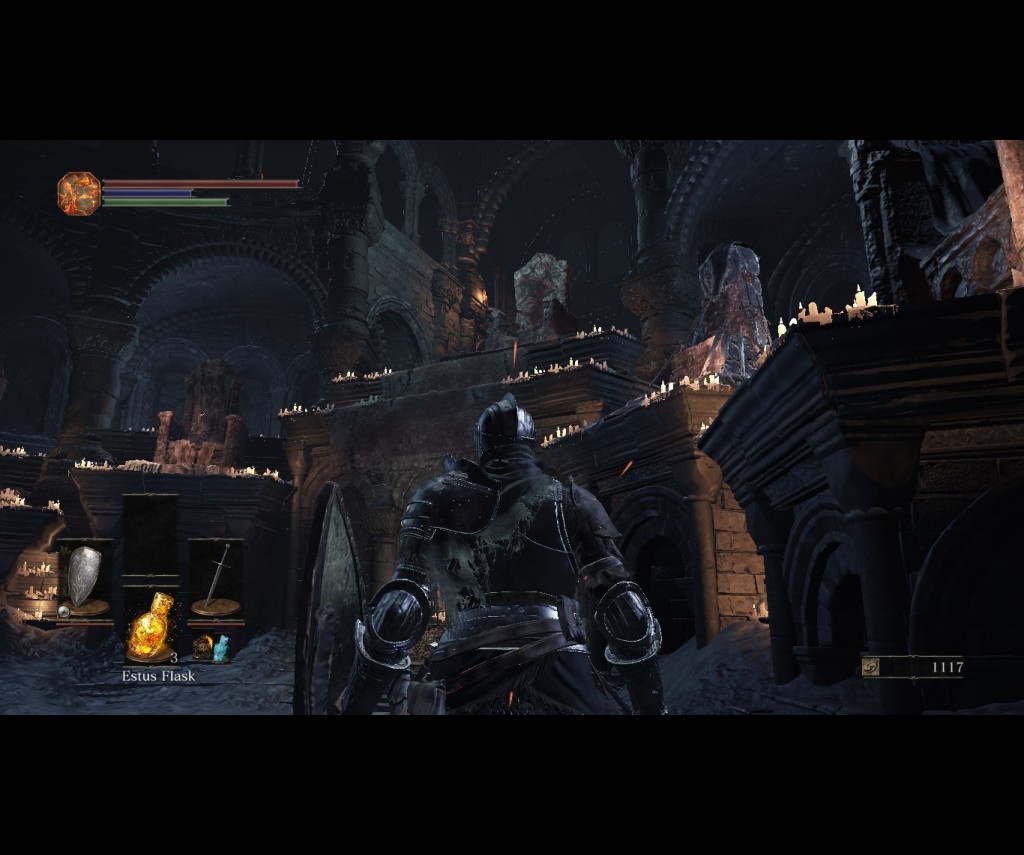Pick the blue Ashen Estus Flask icon

221,647
